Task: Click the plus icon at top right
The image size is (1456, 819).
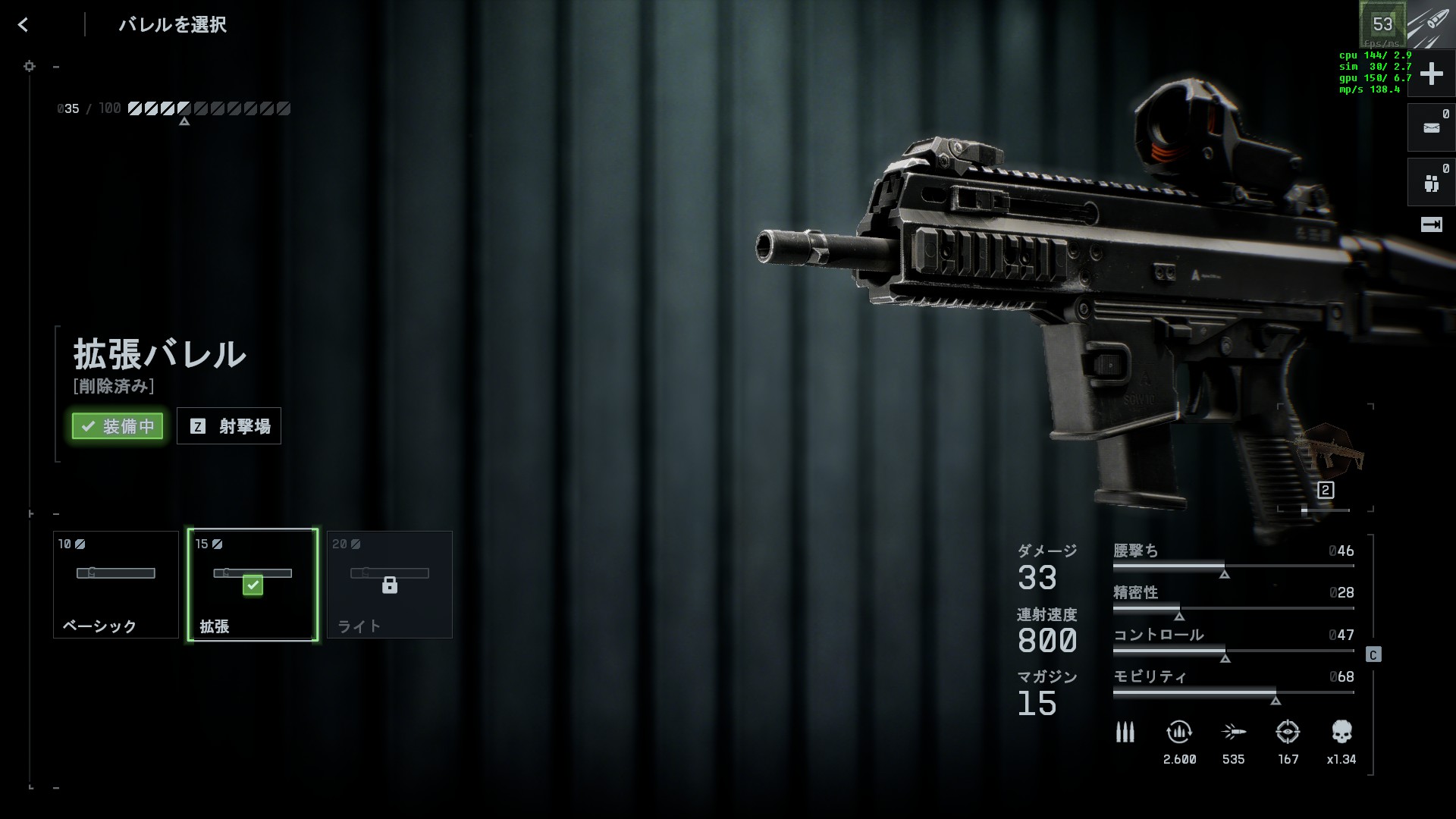Action: tap(1431, 74)
